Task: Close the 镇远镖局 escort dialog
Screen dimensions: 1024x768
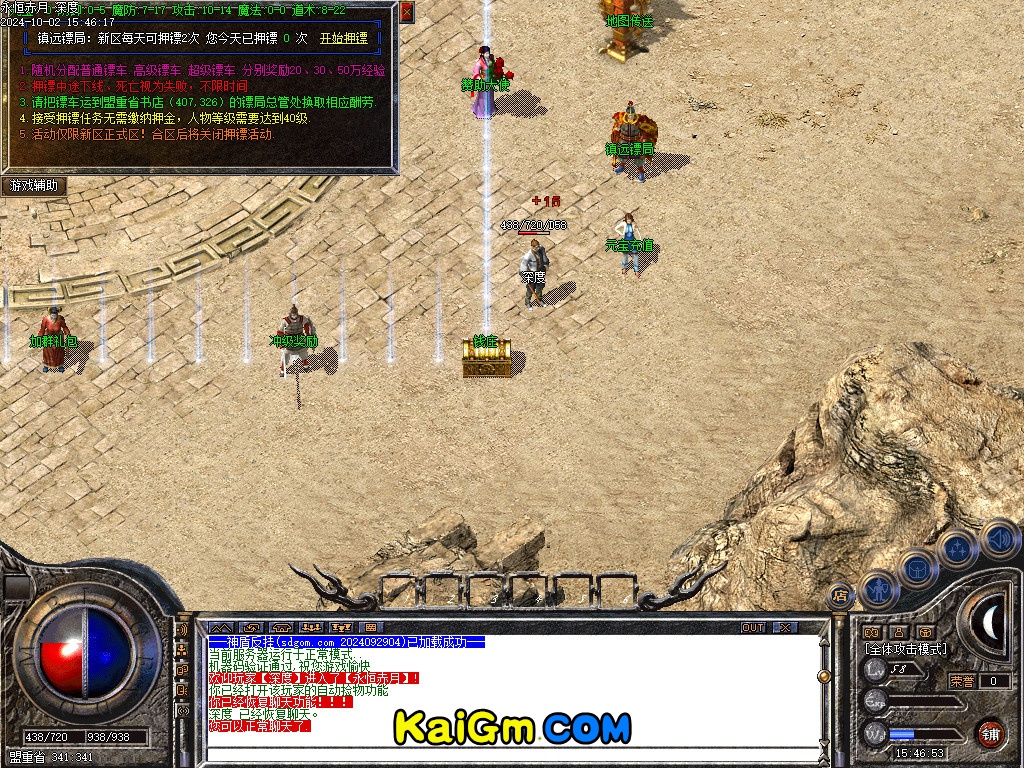Action: [406, 12]
